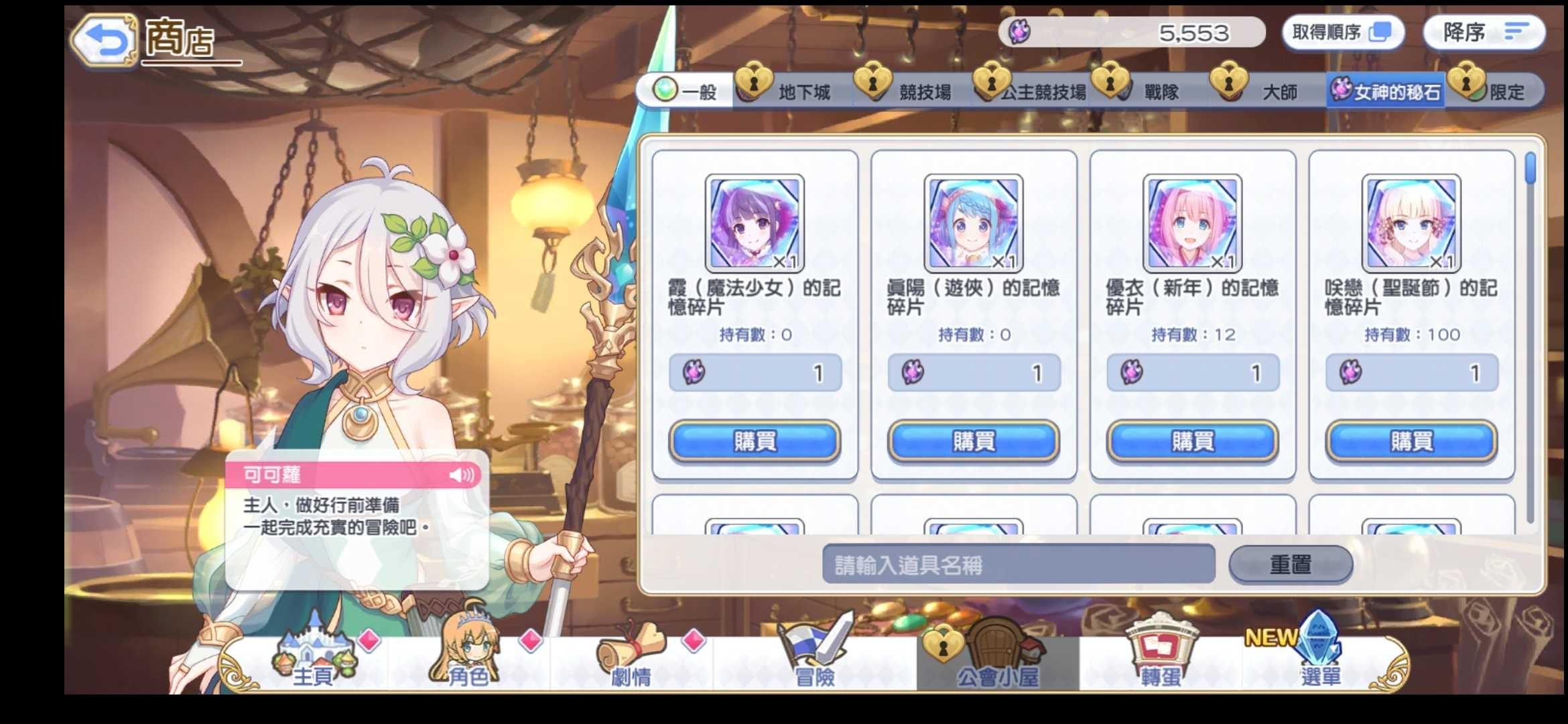Click the item name search field
This screenshot has height=724, width=1568.
coord(1019,564)
